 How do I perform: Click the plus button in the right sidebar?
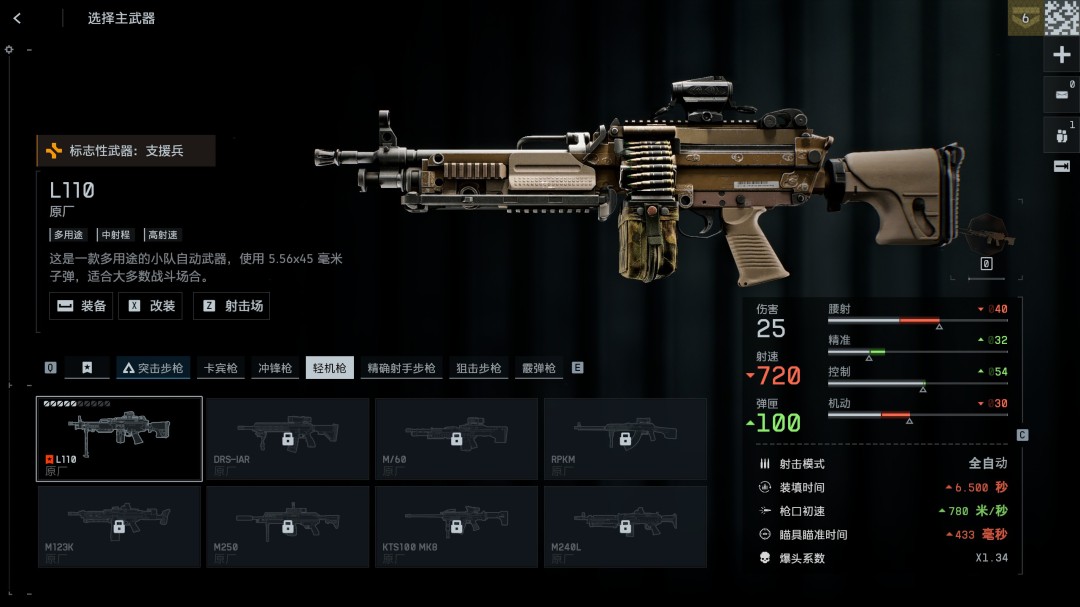coord(1062,55)
